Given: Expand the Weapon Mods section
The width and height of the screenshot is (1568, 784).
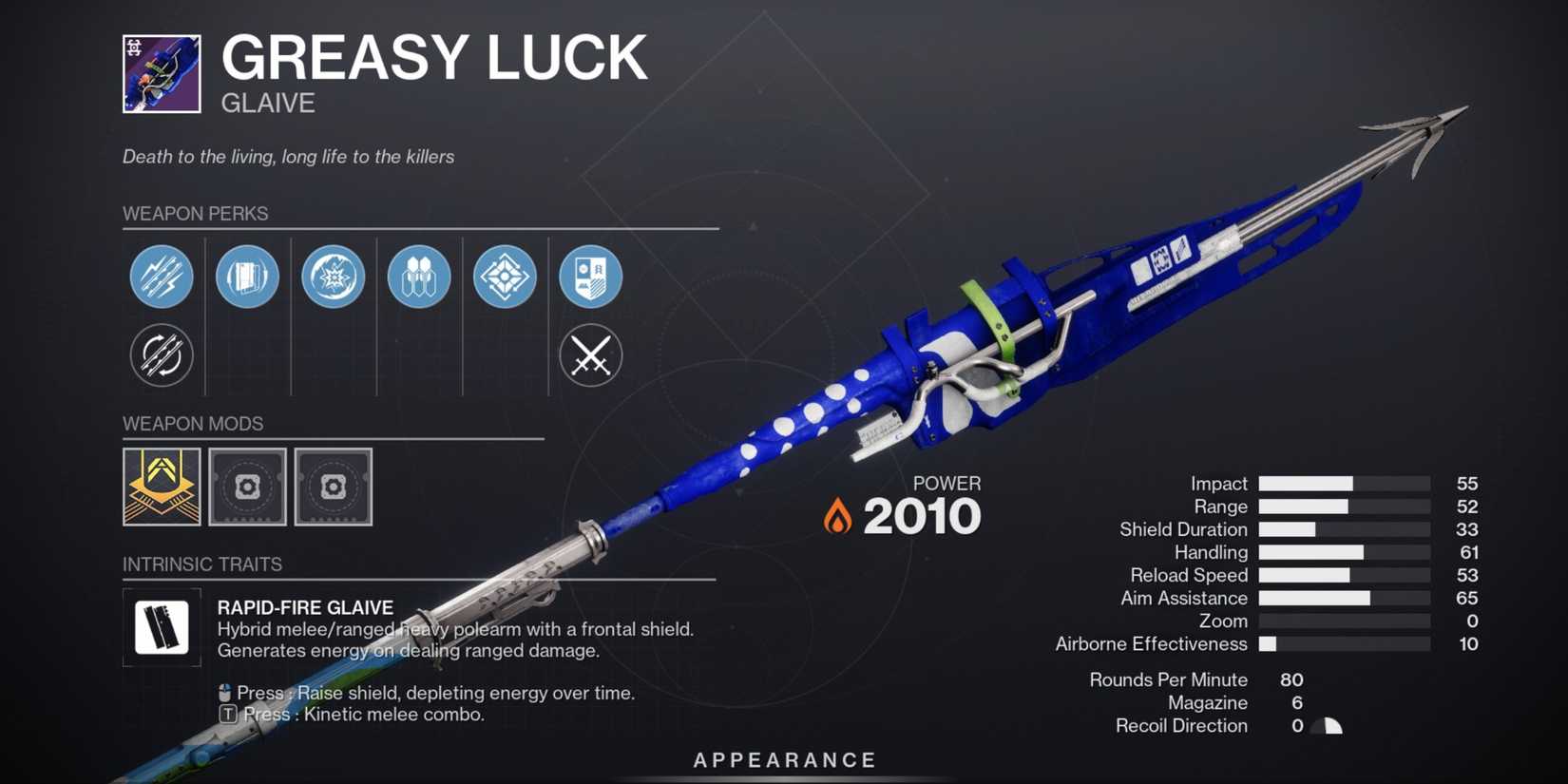Looking at the screenshot, I should tap(194, 424).
